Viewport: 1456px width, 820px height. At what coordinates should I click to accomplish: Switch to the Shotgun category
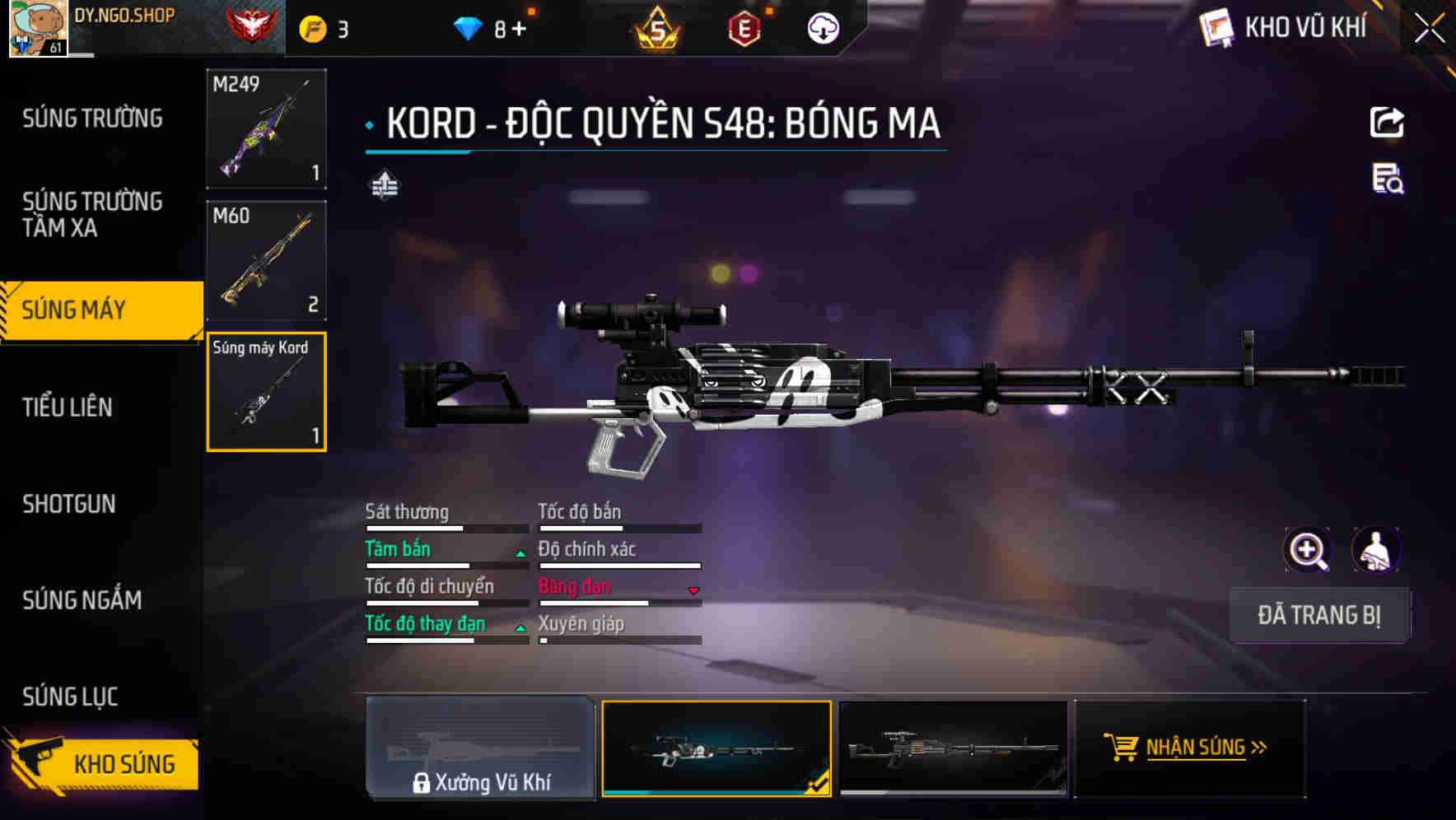[69, 504]
